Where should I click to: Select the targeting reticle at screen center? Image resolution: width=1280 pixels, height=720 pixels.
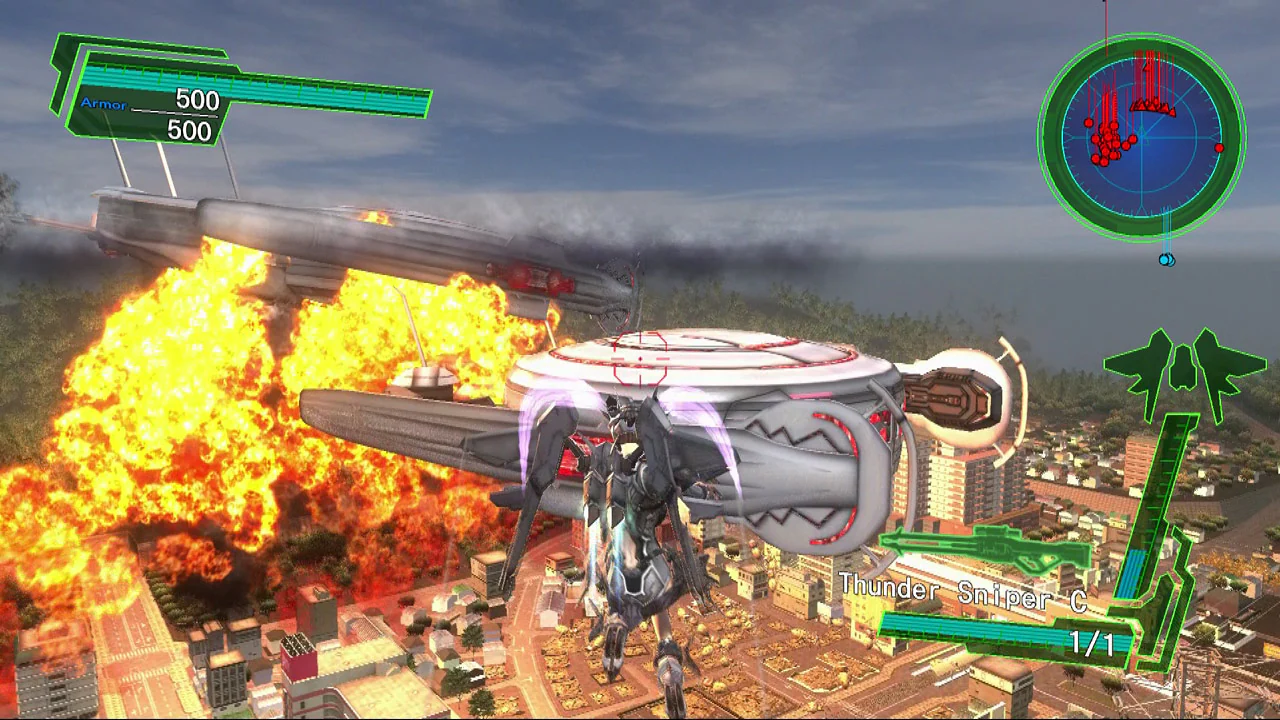point(638,360)
